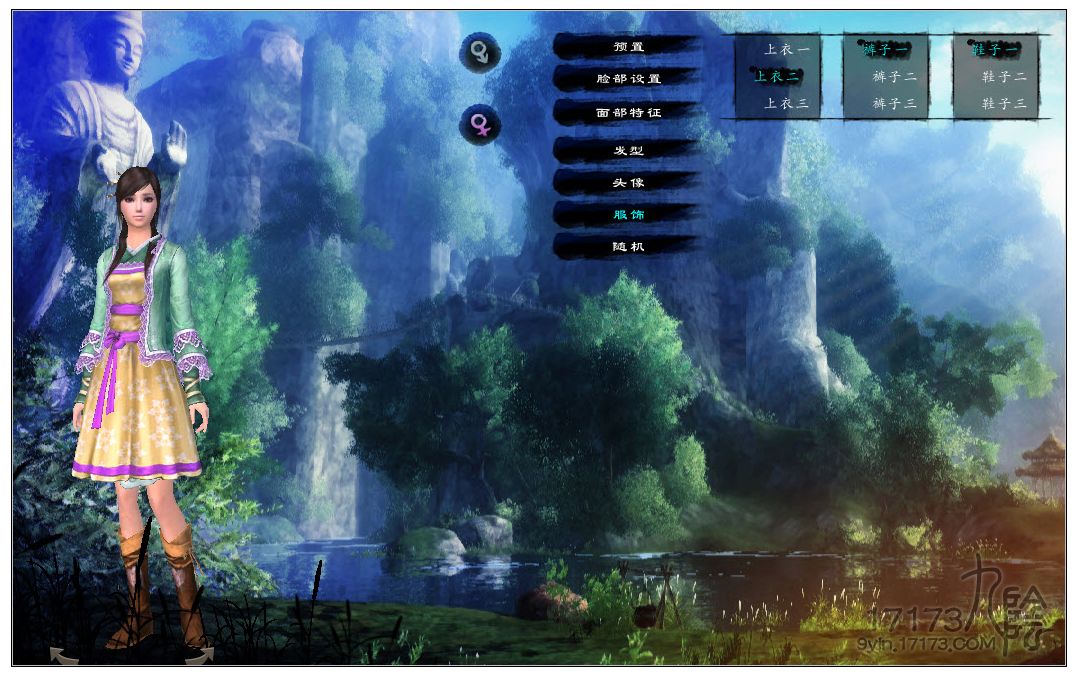The image size is (1078, 676).
Task: Randomize appearance with 随机
Action: click(x=628, y=245)
